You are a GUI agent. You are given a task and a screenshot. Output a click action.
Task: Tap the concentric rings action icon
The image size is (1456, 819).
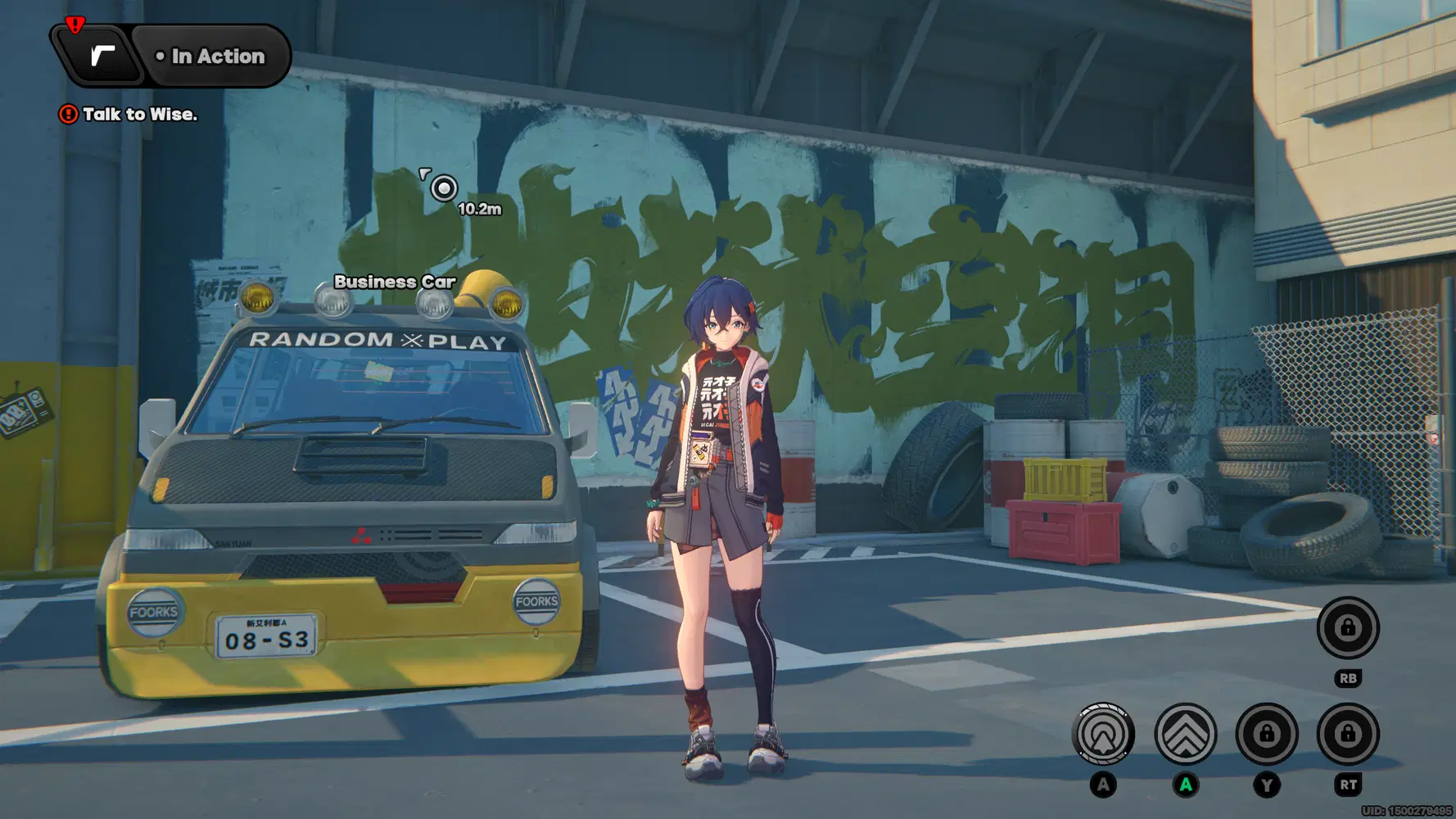[1103, 734]
